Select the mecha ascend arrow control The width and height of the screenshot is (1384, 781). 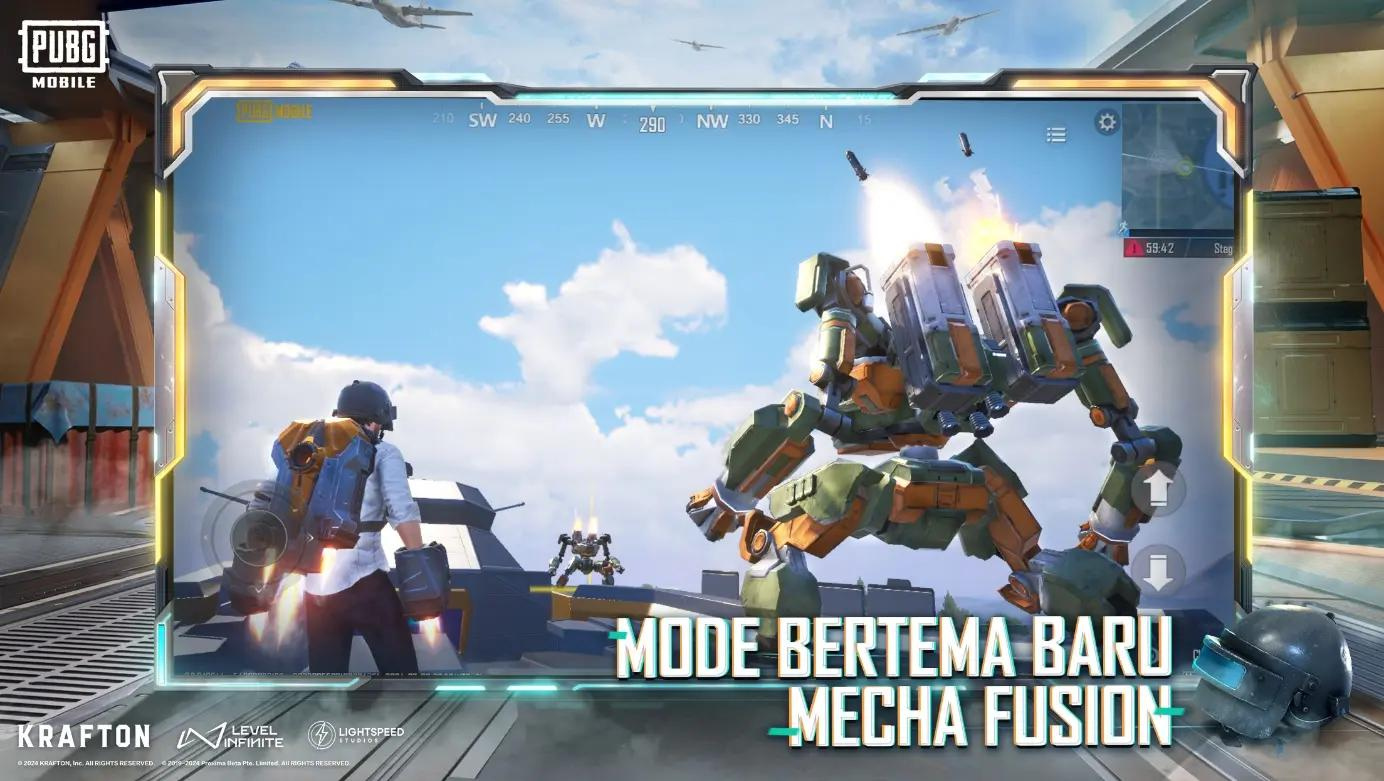[1159, 488]
